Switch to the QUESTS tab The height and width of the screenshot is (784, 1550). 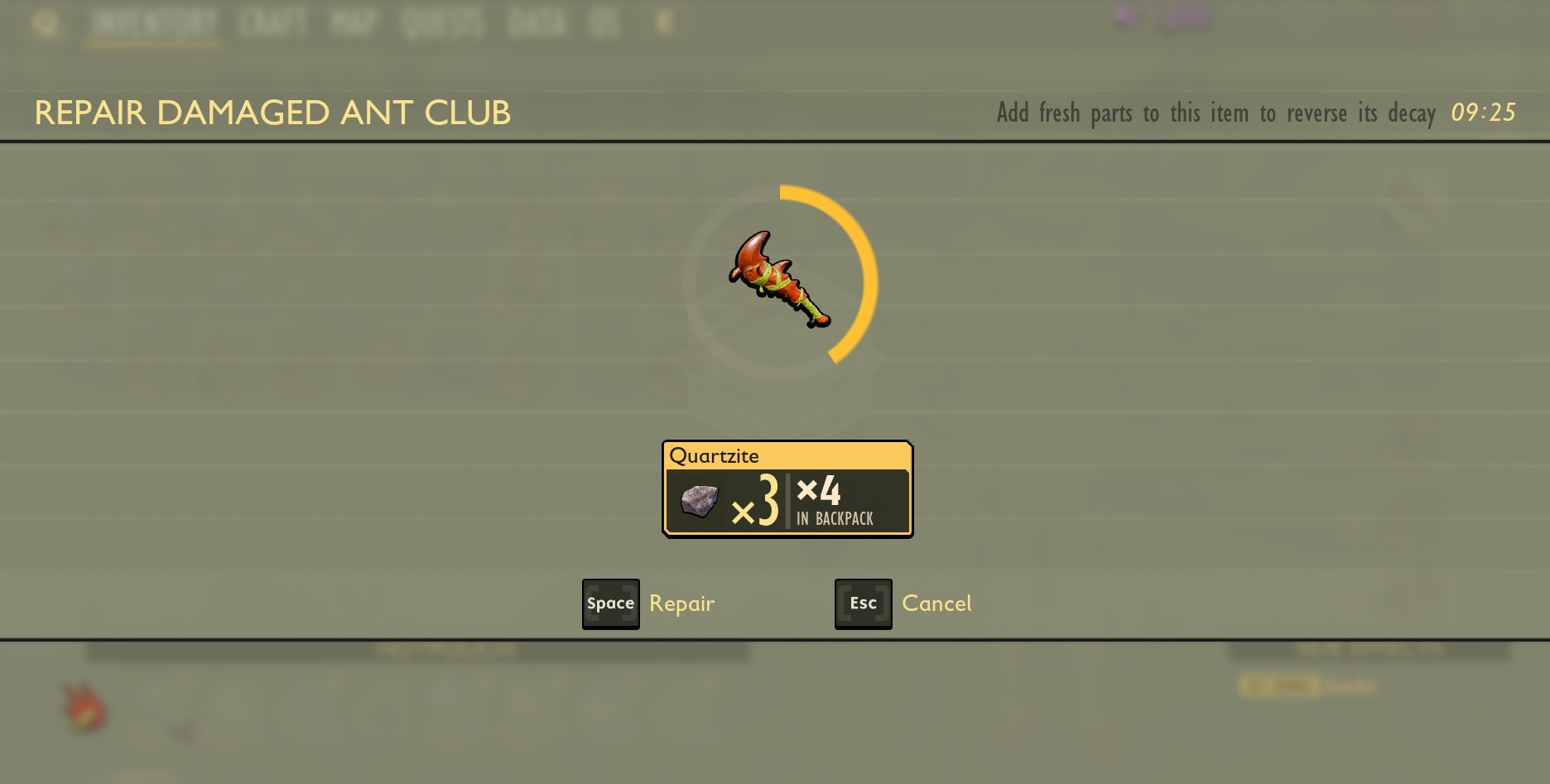click(441, 23)
